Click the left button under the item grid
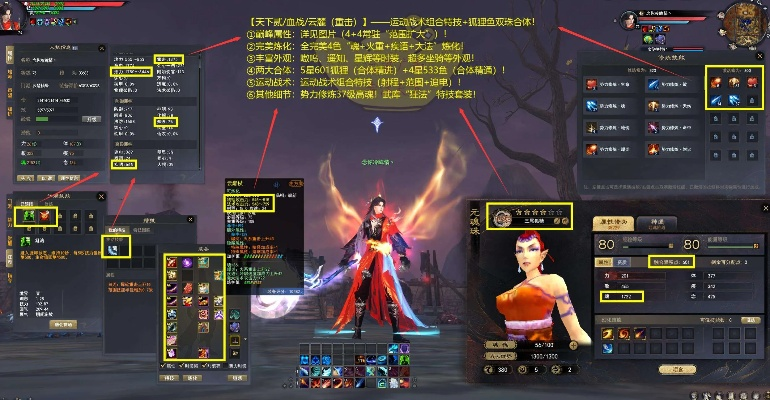 coord(169,377)
